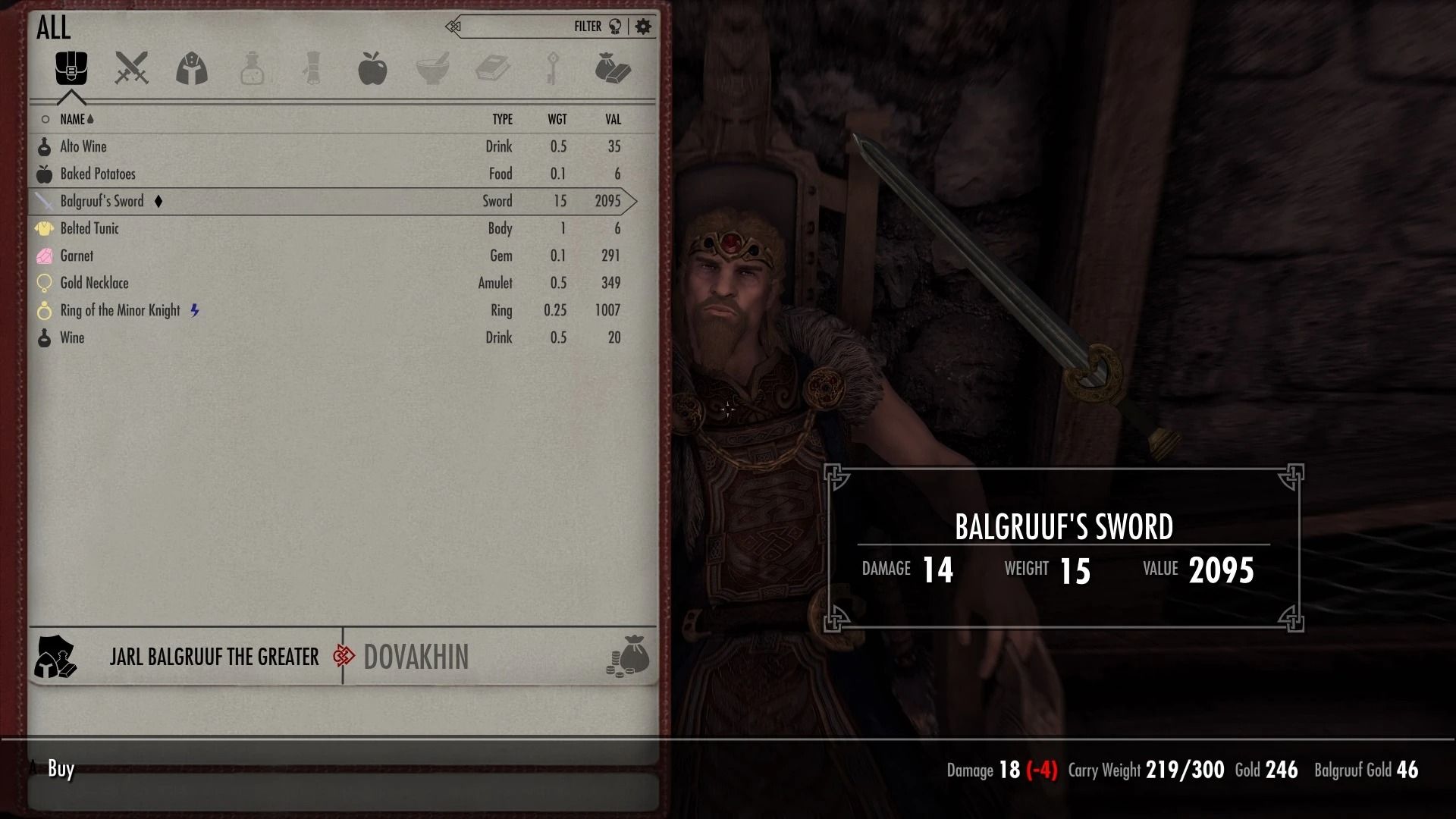
Task: Open SkyUI settings via gear icon
Action: (643, 25)
